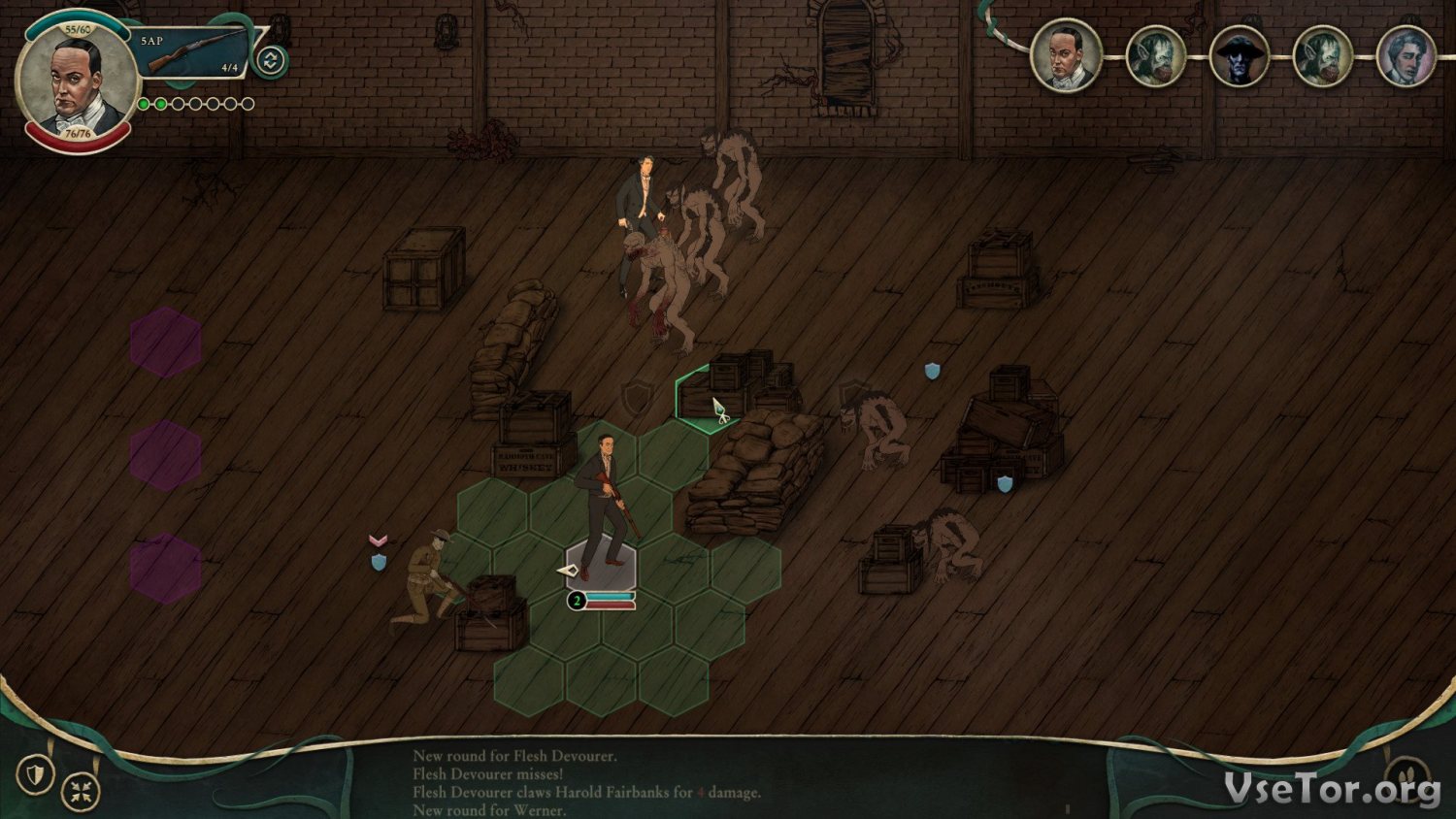Select the rifle weapon panel

click(x=193, y=52)
